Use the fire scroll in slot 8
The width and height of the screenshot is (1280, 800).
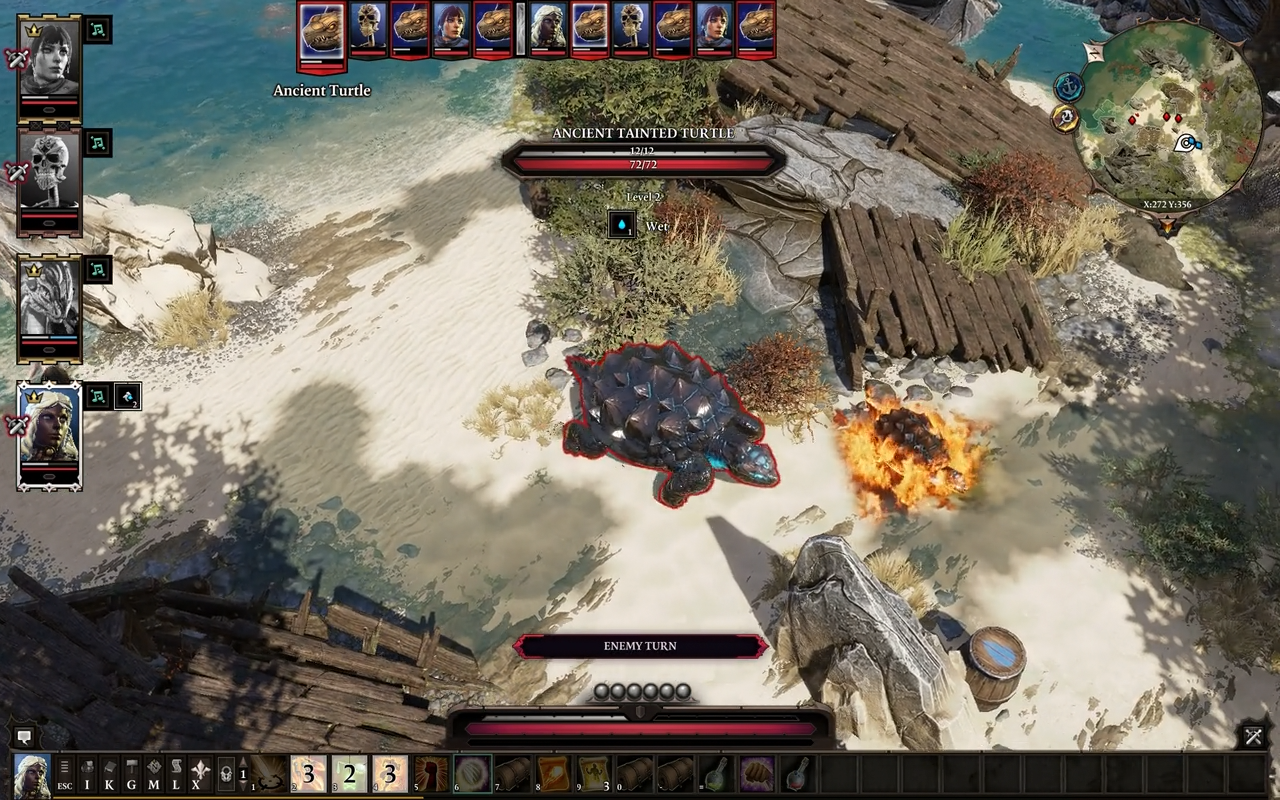[x=553, y=774]
